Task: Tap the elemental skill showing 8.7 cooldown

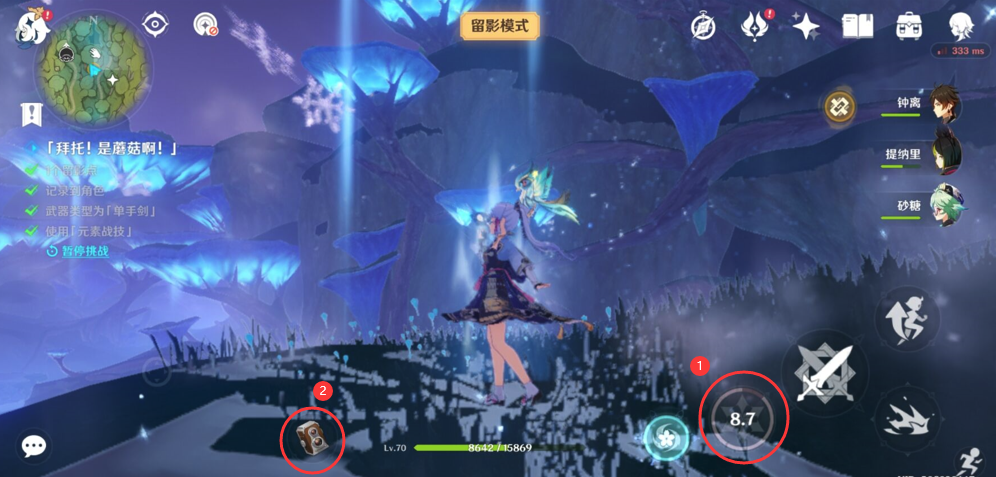Action: pyautogui.click(x=742, y=419)
